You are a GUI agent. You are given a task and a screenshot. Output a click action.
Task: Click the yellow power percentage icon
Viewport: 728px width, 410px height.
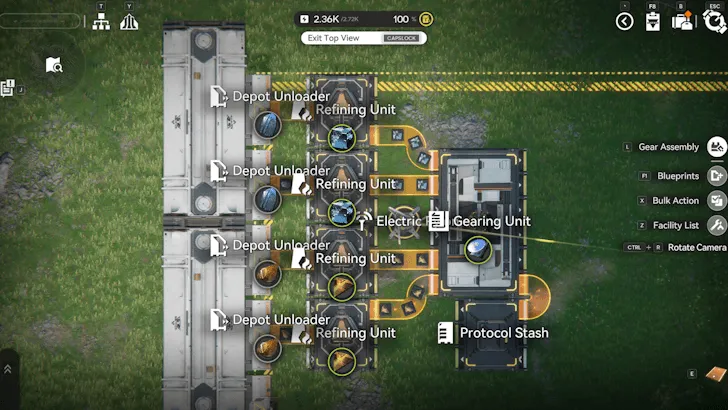tap(426, 19)
